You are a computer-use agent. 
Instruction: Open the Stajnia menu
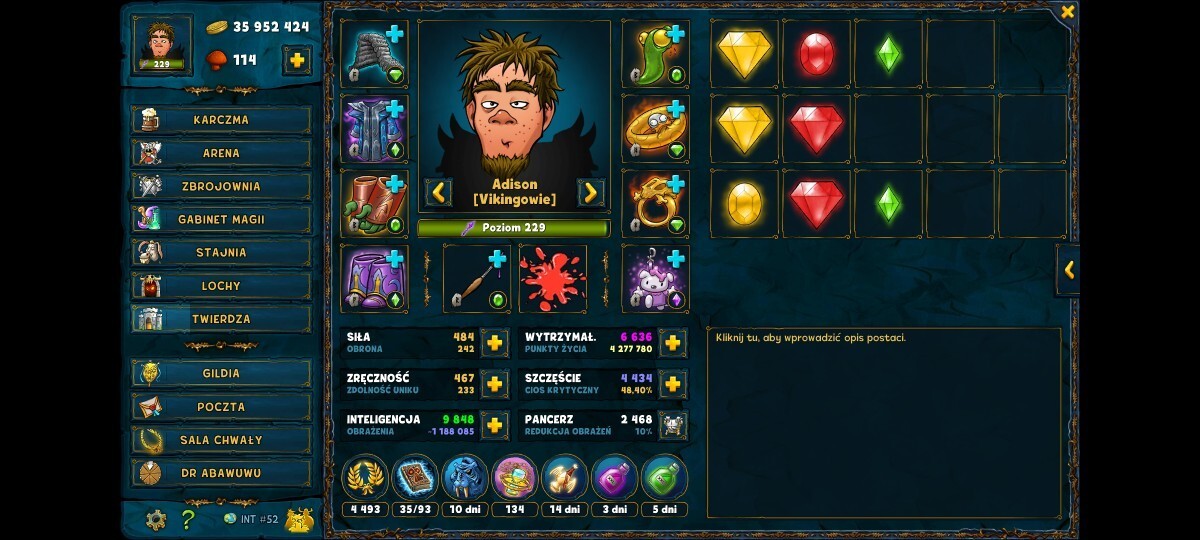click(221, 253)
